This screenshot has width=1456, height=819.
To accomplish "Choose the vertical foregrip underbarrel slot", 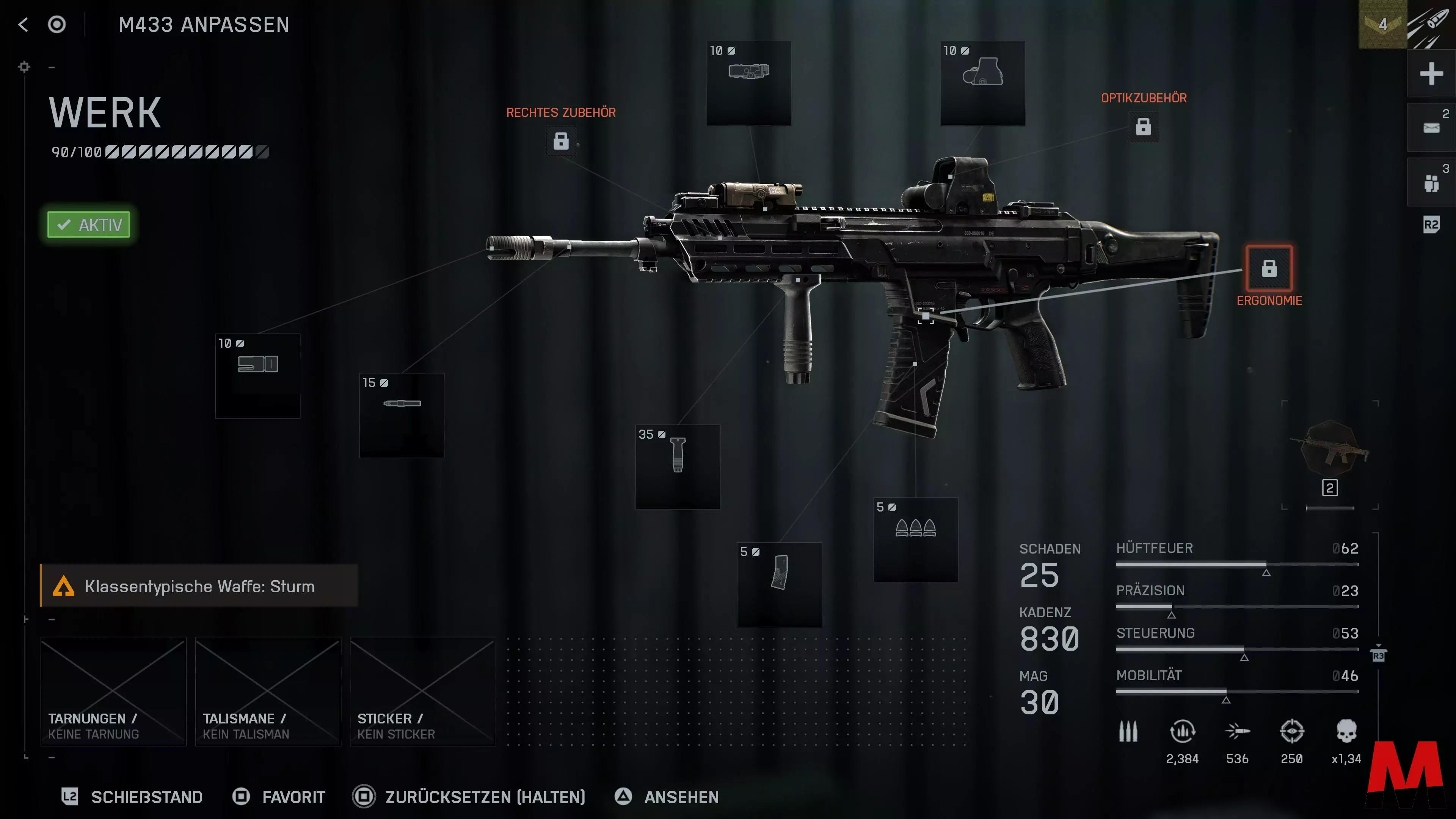I will pyautogui.click(x=678, y=467).
